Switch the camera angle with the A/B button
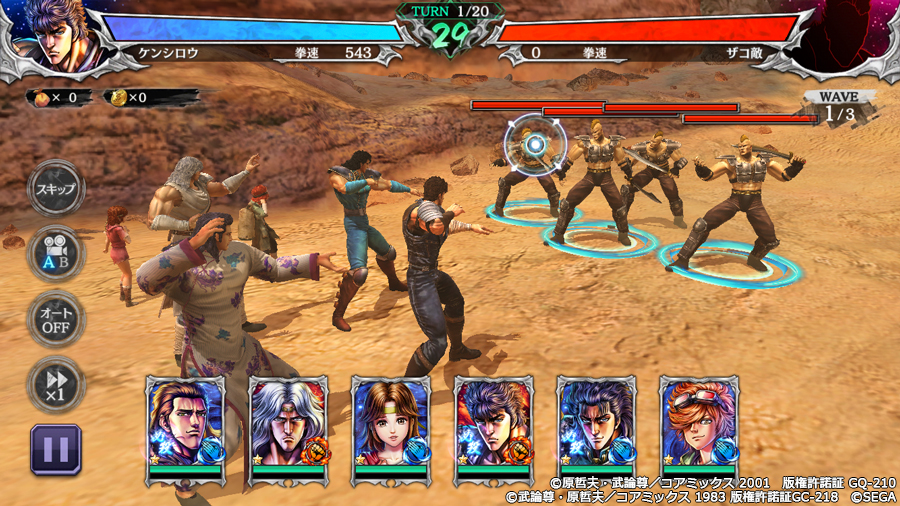The width and height of the screenshot is (900, 506). [x=56, y=254]
